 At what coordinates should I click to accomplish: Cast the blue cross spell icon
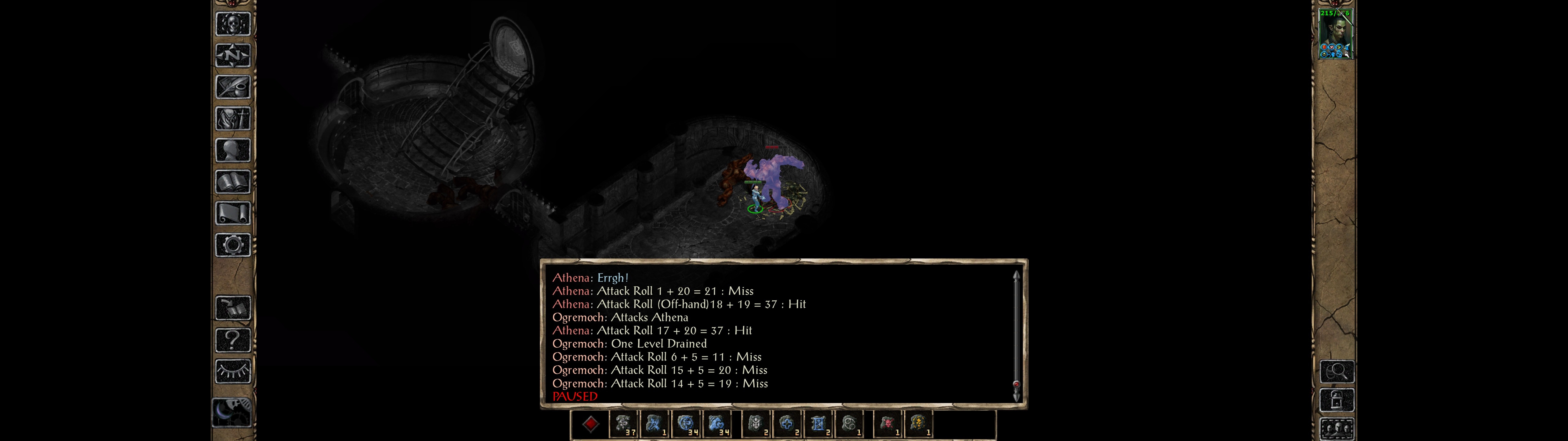[786, 424]
